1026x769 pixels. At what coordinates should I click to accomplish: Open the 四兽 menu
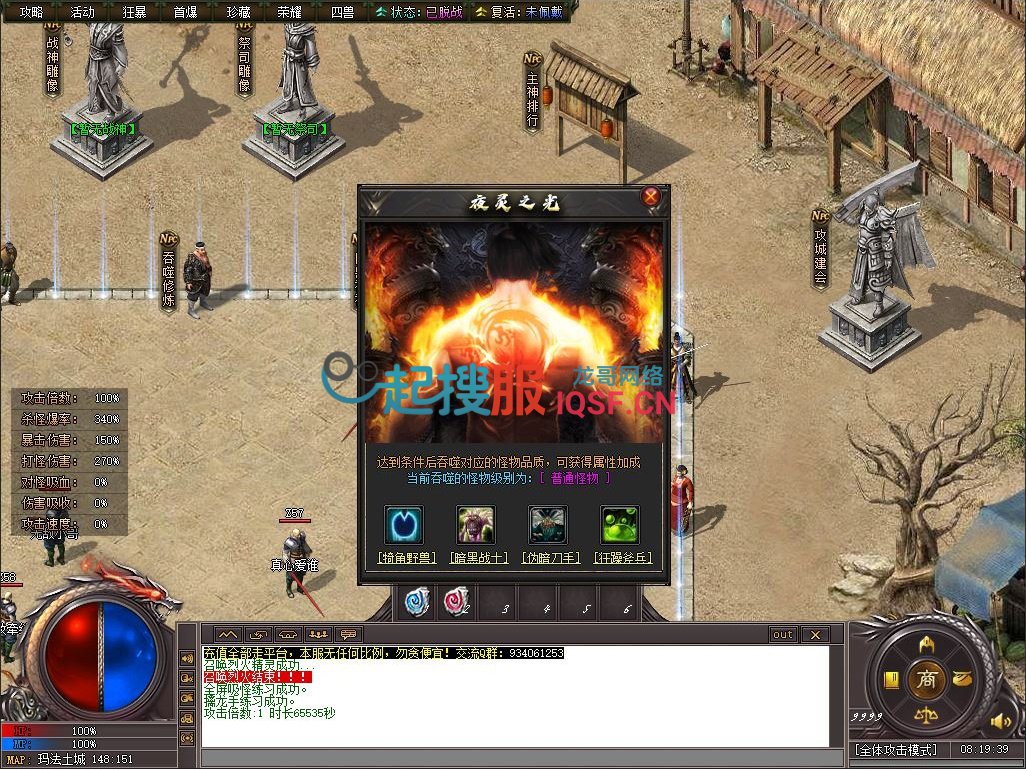[341, 12]
